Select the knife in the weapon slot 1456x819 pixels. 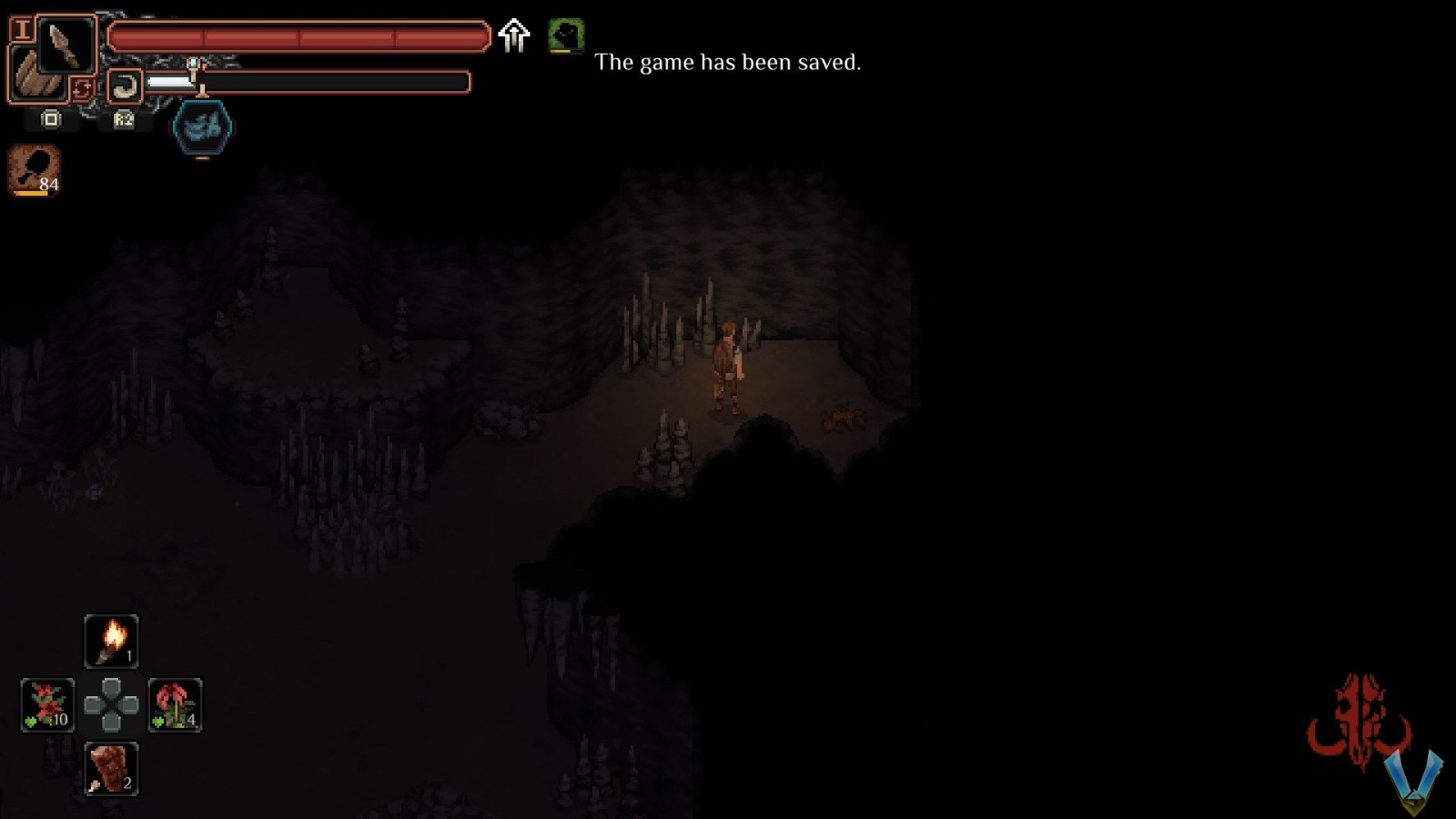64,44
